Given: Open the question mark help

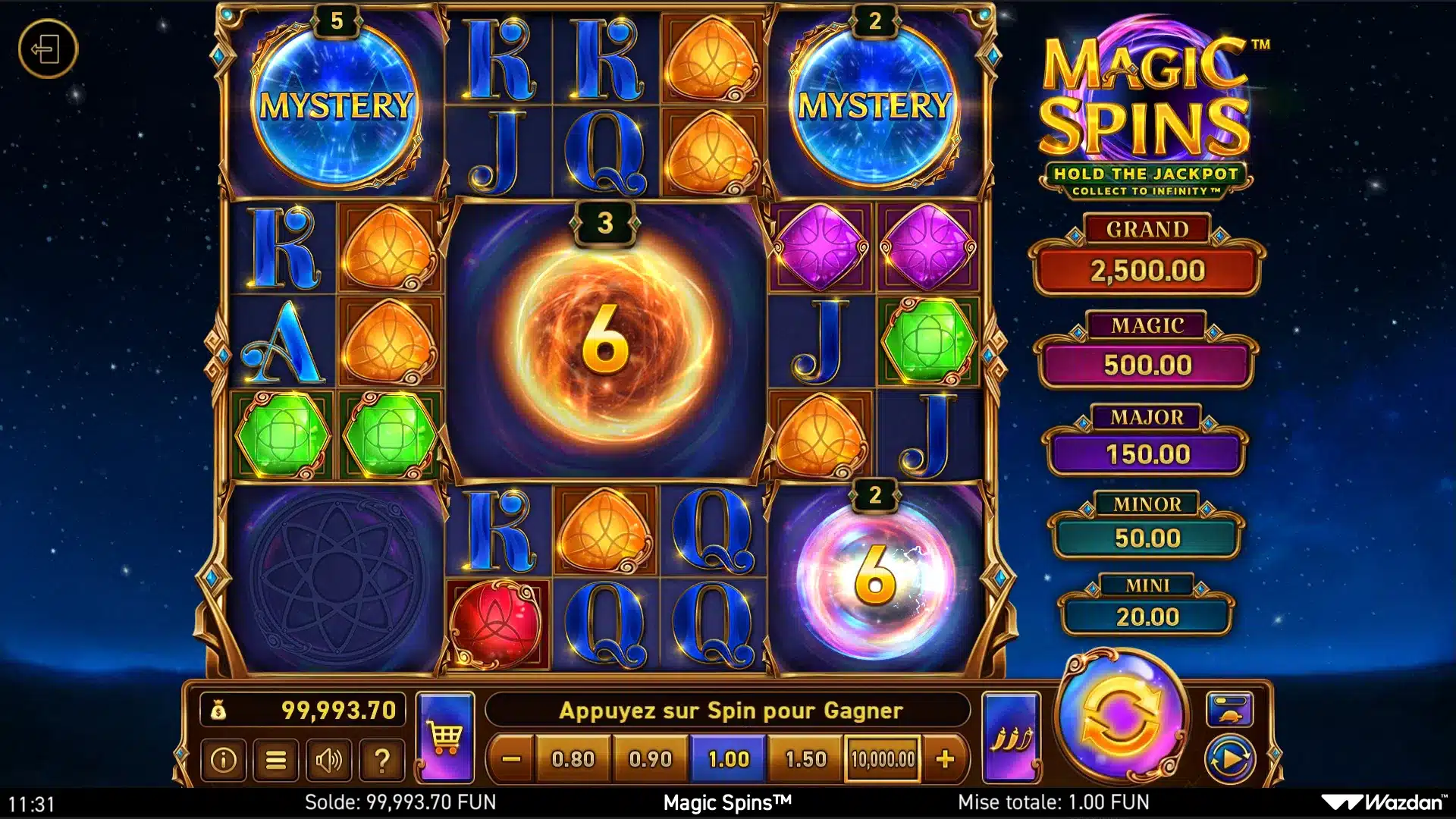Looking at the screenshot, I should [382, 760].
